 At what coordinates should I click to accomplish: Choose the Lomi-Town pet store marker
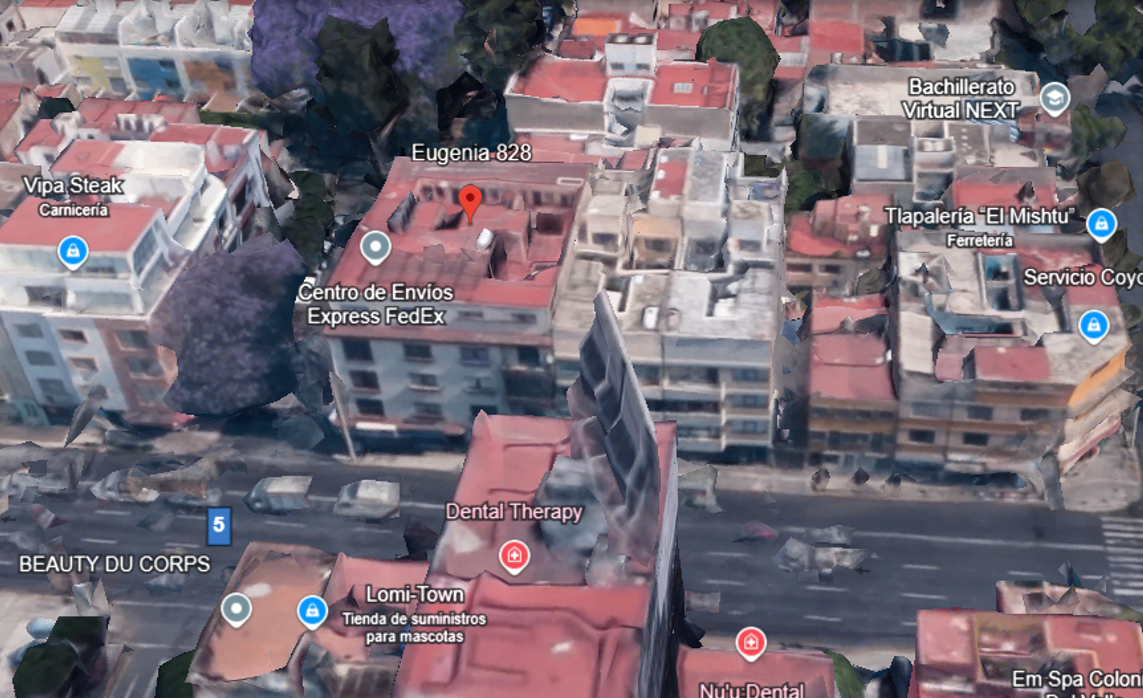tap(313, 610)
